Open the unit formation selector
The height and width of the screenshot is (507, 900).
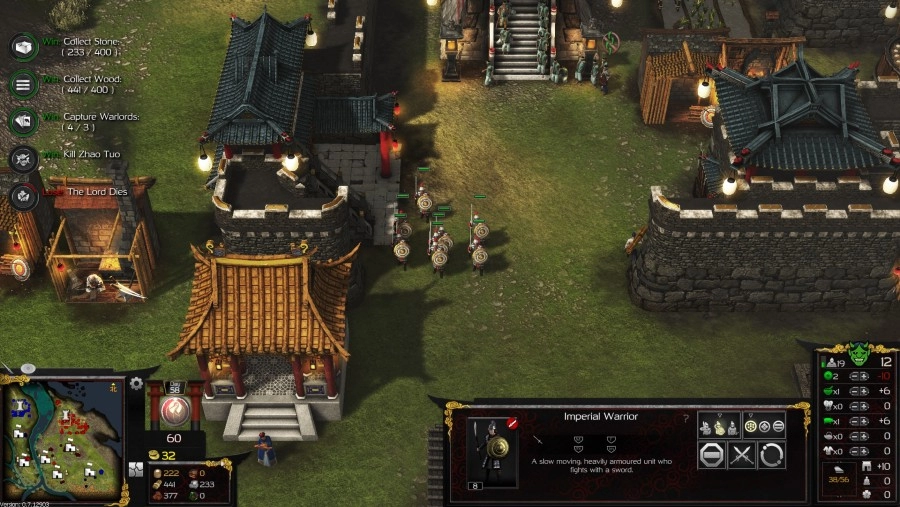coord(764,425)
